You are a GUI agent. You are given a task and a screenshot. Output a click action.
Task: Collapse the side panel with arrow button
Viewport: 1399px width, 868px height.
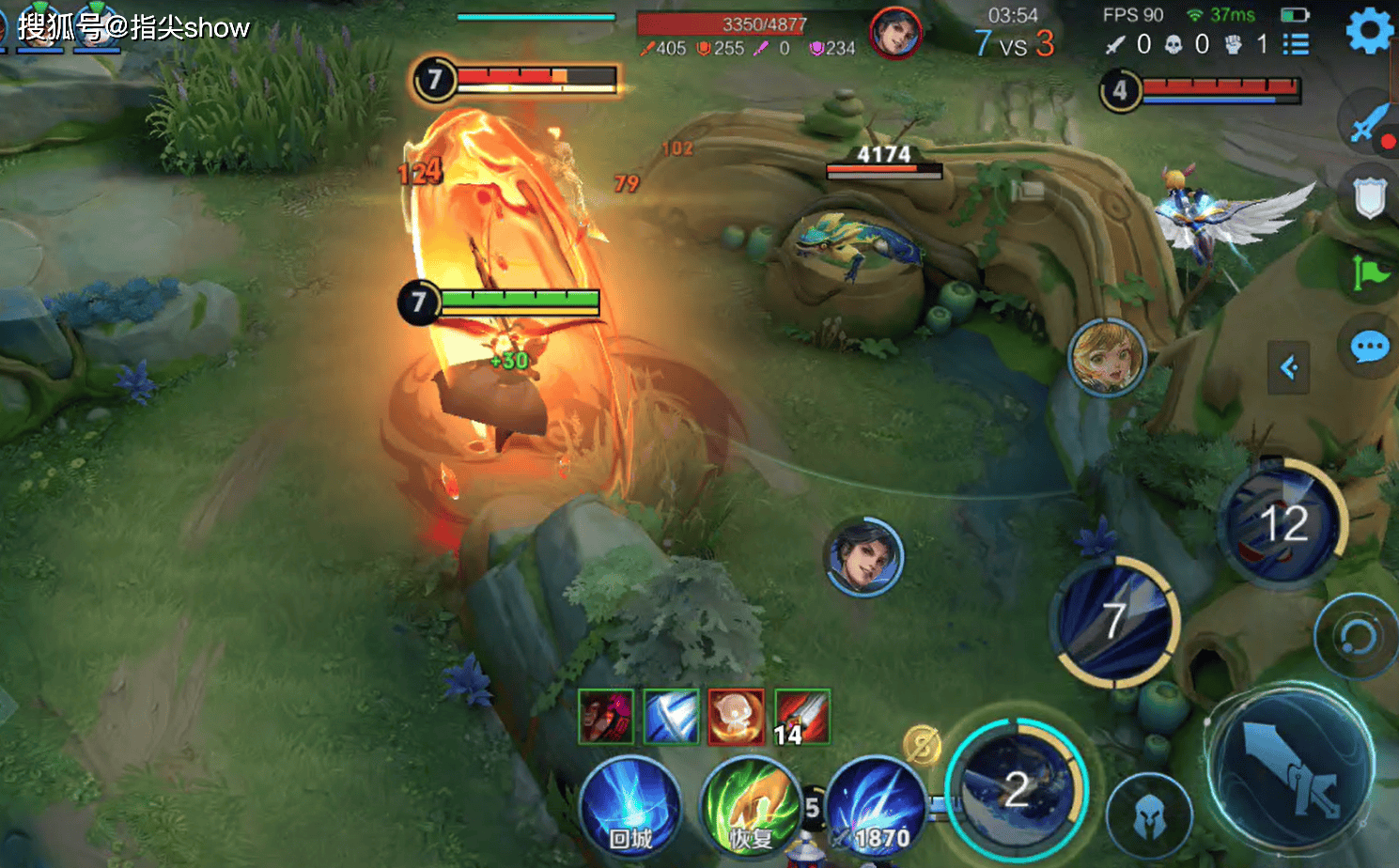(x=1289, y=367)
